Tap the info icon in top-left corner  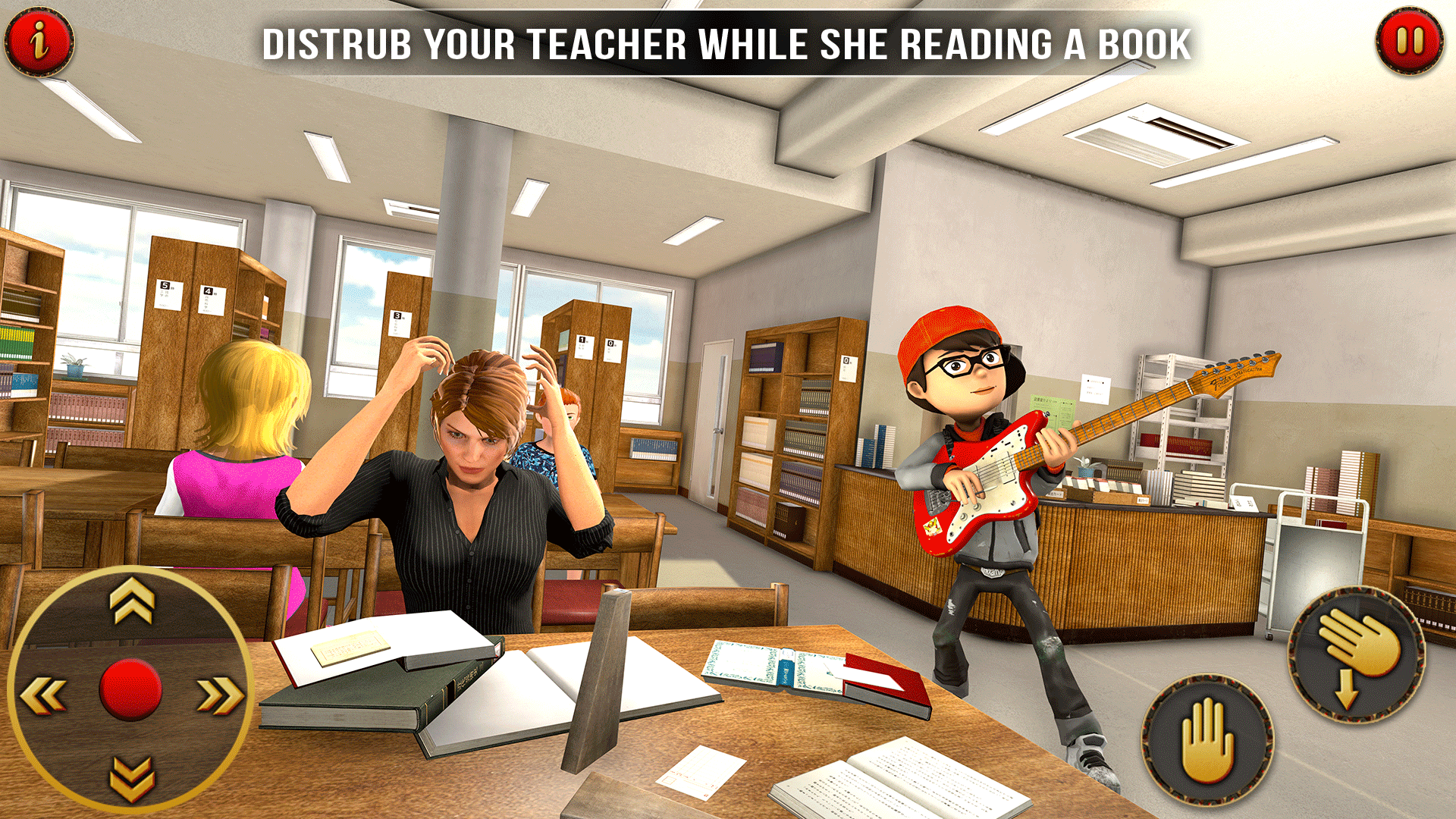[38, 39]
